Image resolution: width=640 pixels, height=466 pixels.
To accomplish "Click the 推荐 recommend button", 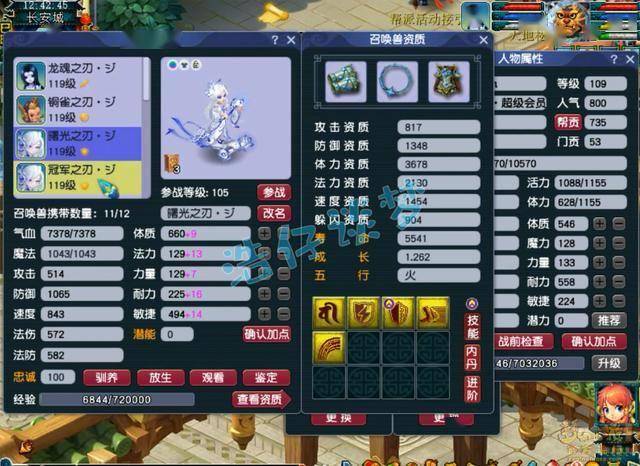I will (607, 320).
